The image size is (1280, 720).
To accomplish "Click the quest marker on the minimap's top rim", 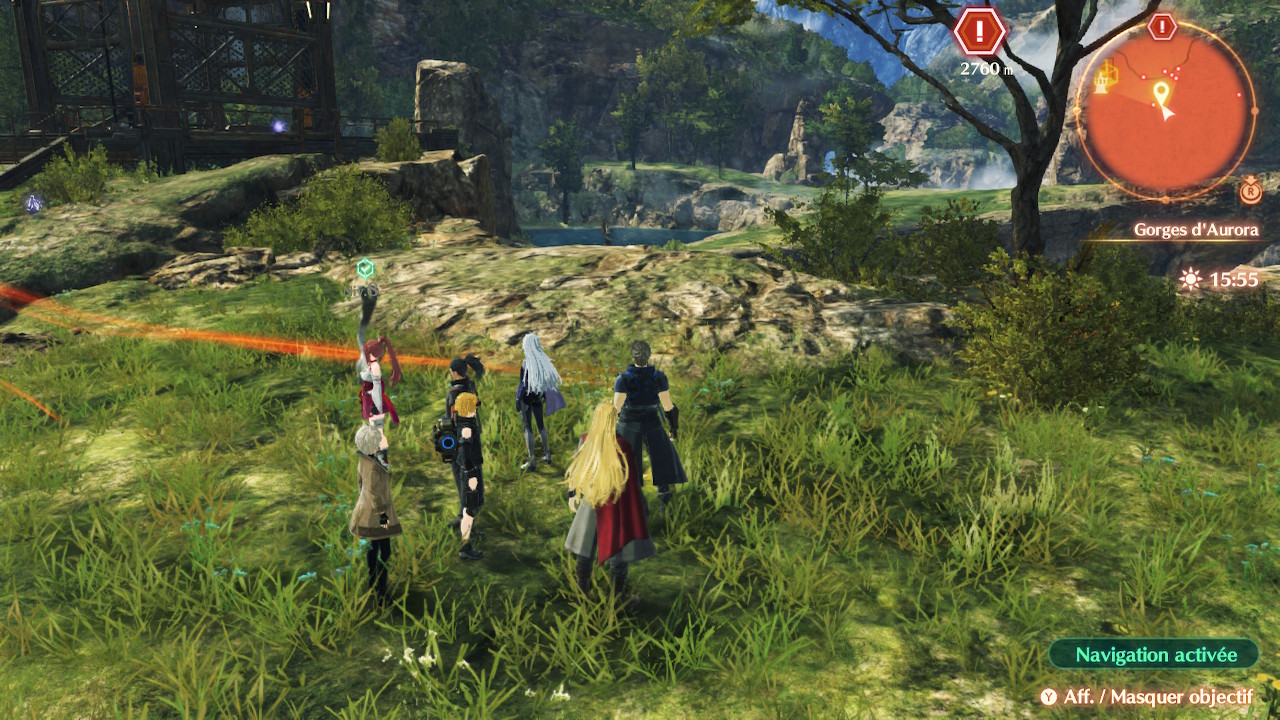I will [1162, 27].
